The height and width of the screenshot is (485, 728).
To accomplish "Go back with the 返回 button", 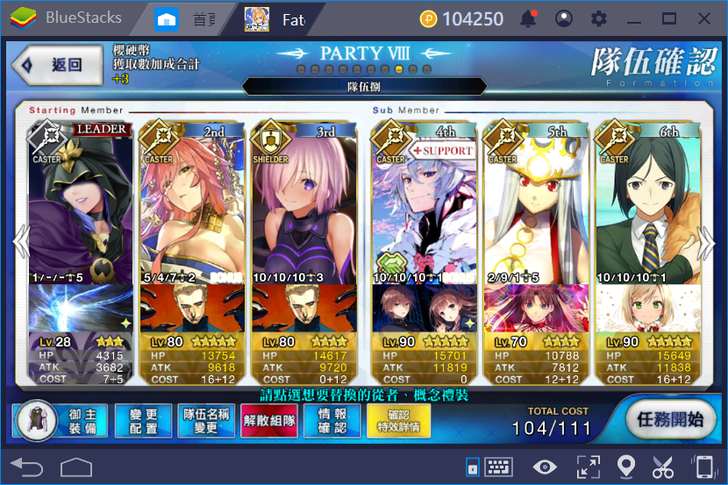I will click(57, 64).
